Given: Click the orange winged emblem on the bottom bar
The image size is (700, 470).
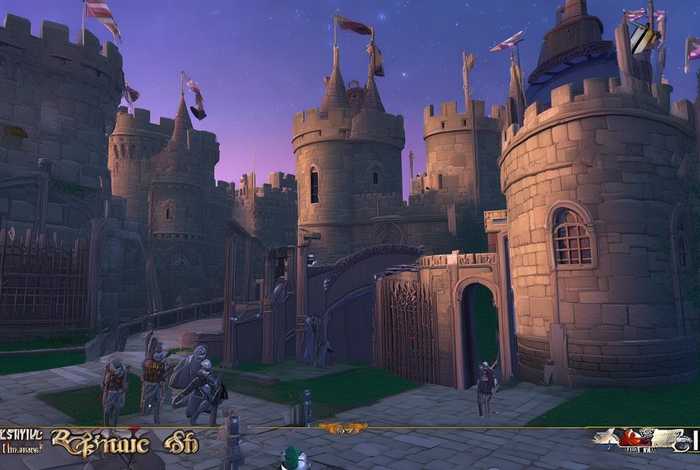Looking at the screenshot, I should (x=343, y=428).
